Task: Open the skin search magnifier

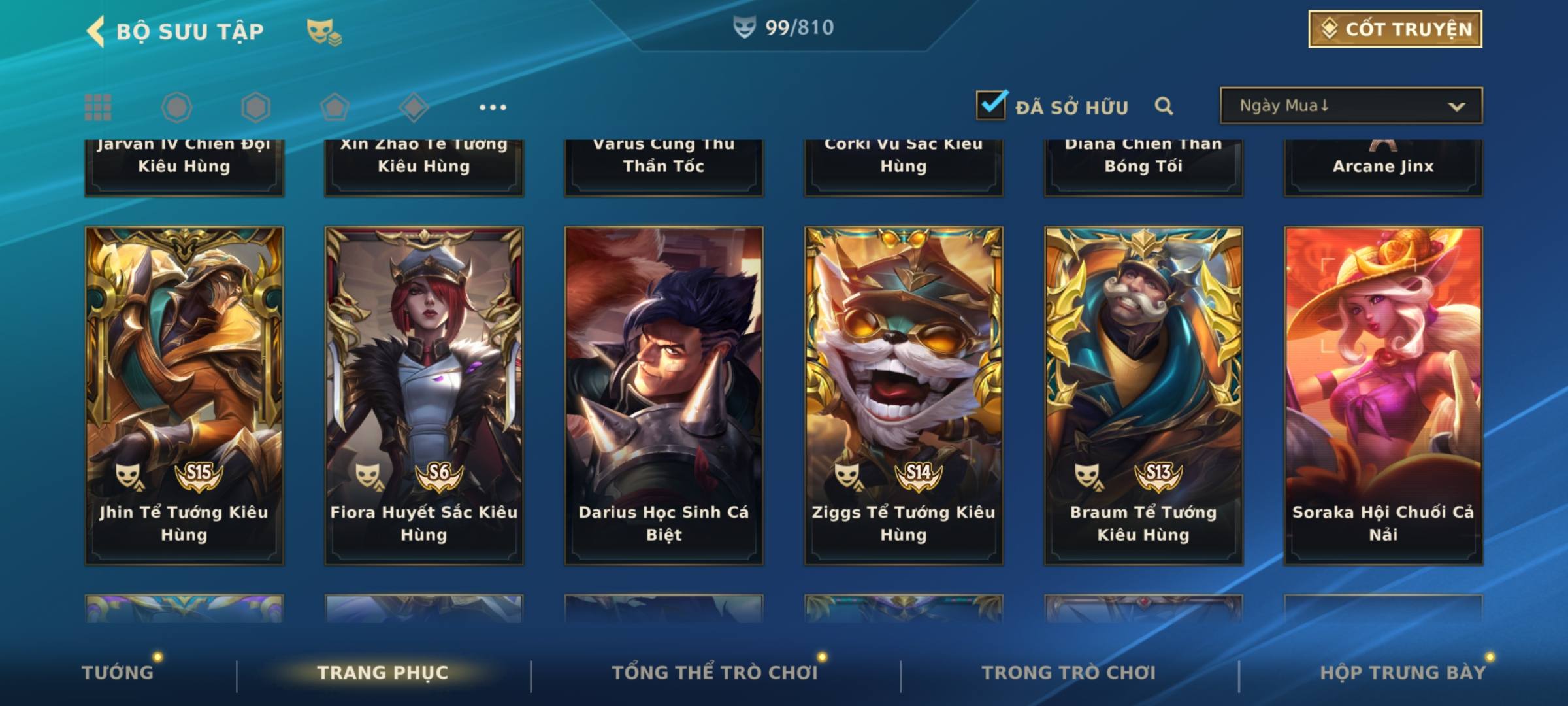Action: [x=1164, y=106]
